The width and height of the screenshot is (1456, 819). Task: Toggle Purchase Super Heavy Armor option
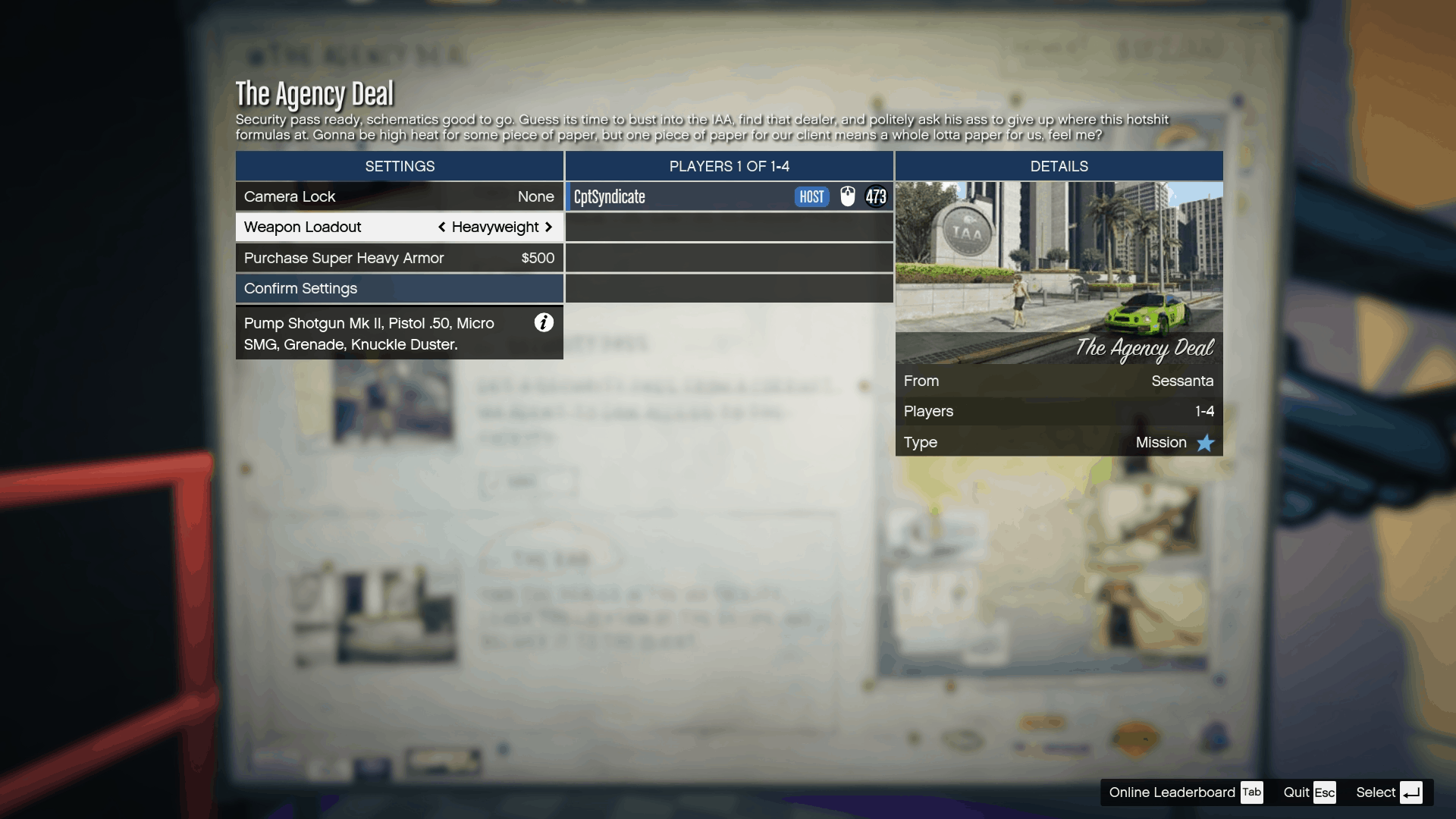tap(399, 258)
